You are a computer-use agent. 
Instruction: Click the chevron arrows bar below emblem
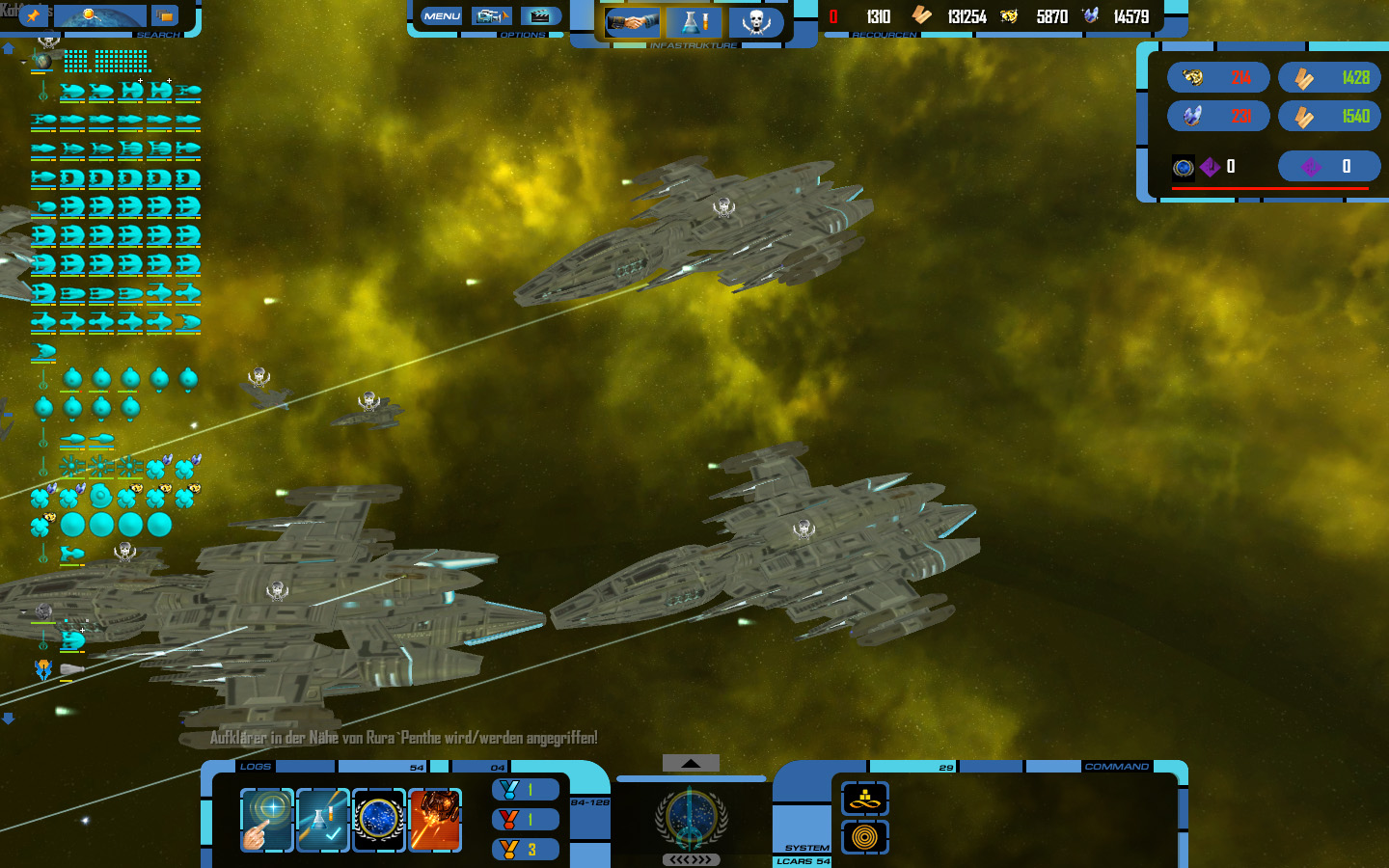click(691, 859)
